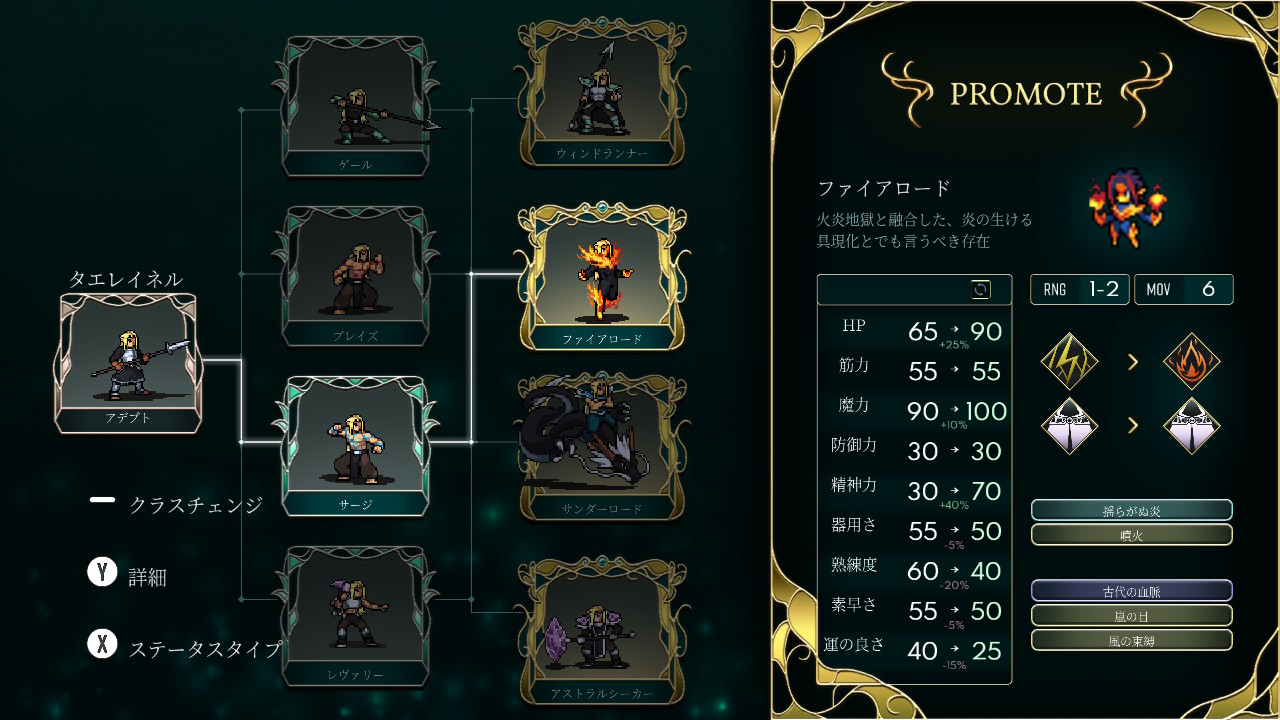Open the 風の束縛 skill entry
Image resolution: width=1280 pixels, height=720 pixels.
pyautogui.click(x=1131, y=640)
